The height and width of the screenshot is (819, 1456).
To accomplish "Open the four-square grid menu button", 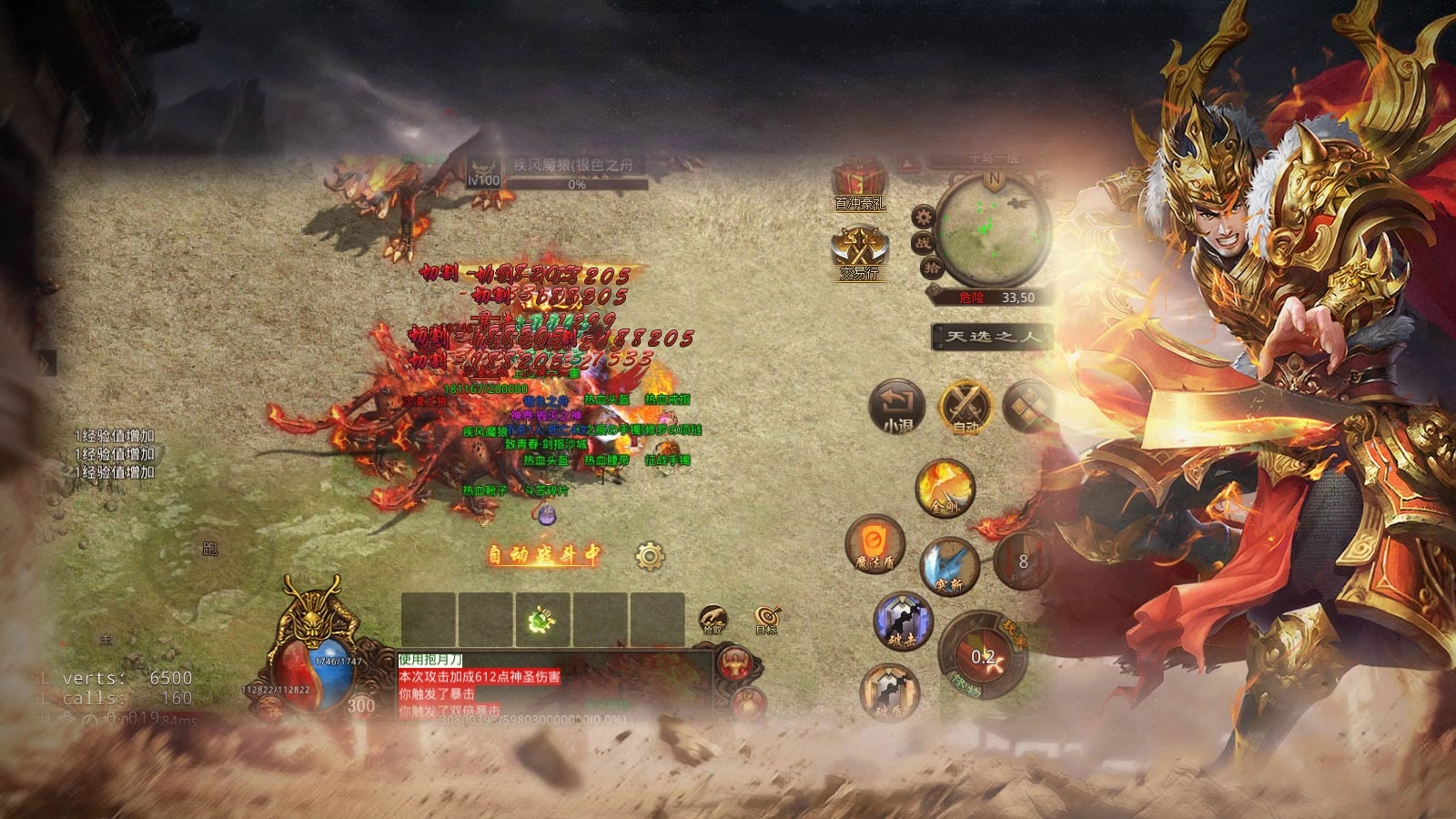I will [1027, 407].
